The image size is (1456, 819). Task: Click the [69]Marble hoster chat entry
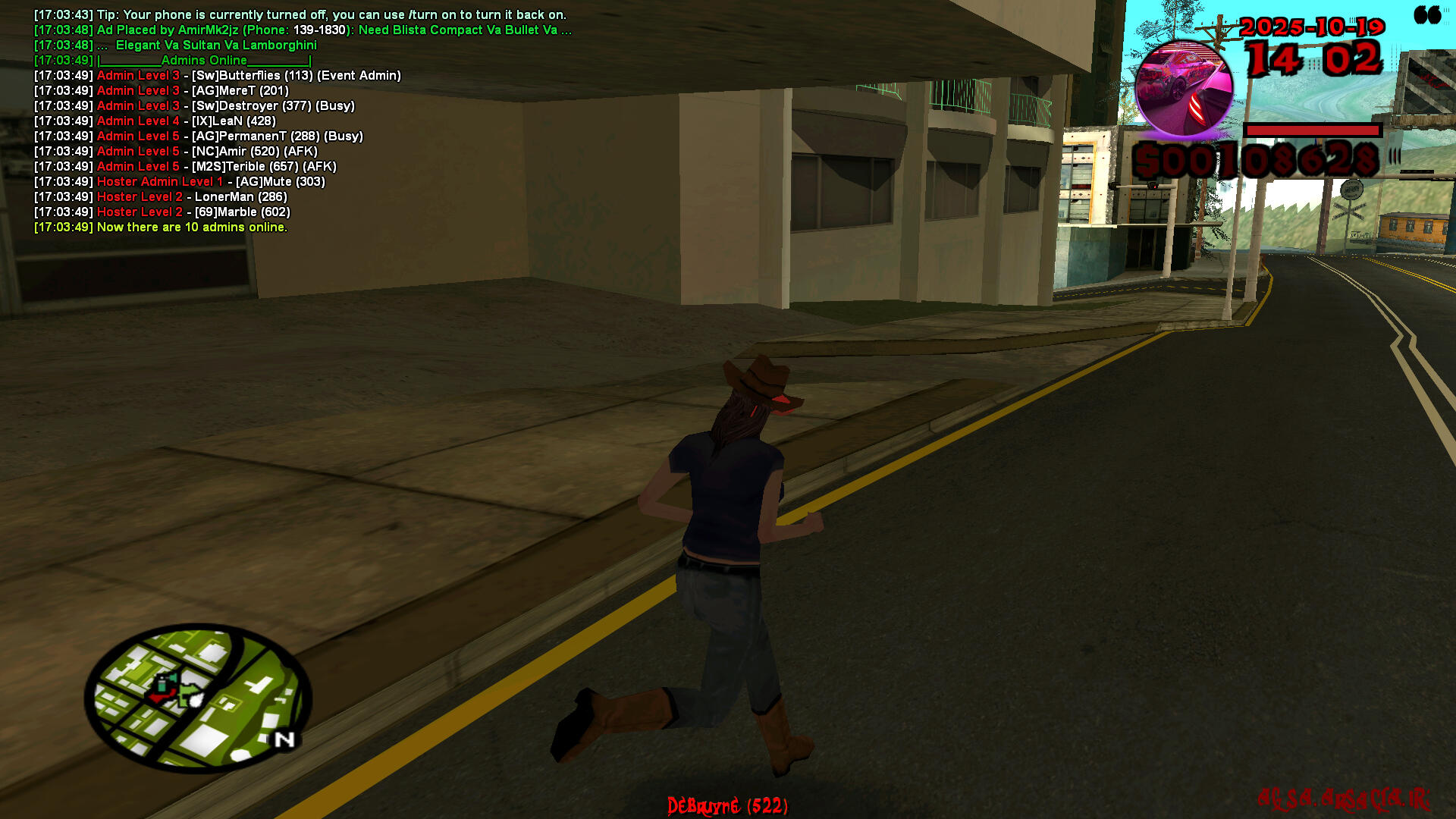pyautogui.click(x=162, y=212)
